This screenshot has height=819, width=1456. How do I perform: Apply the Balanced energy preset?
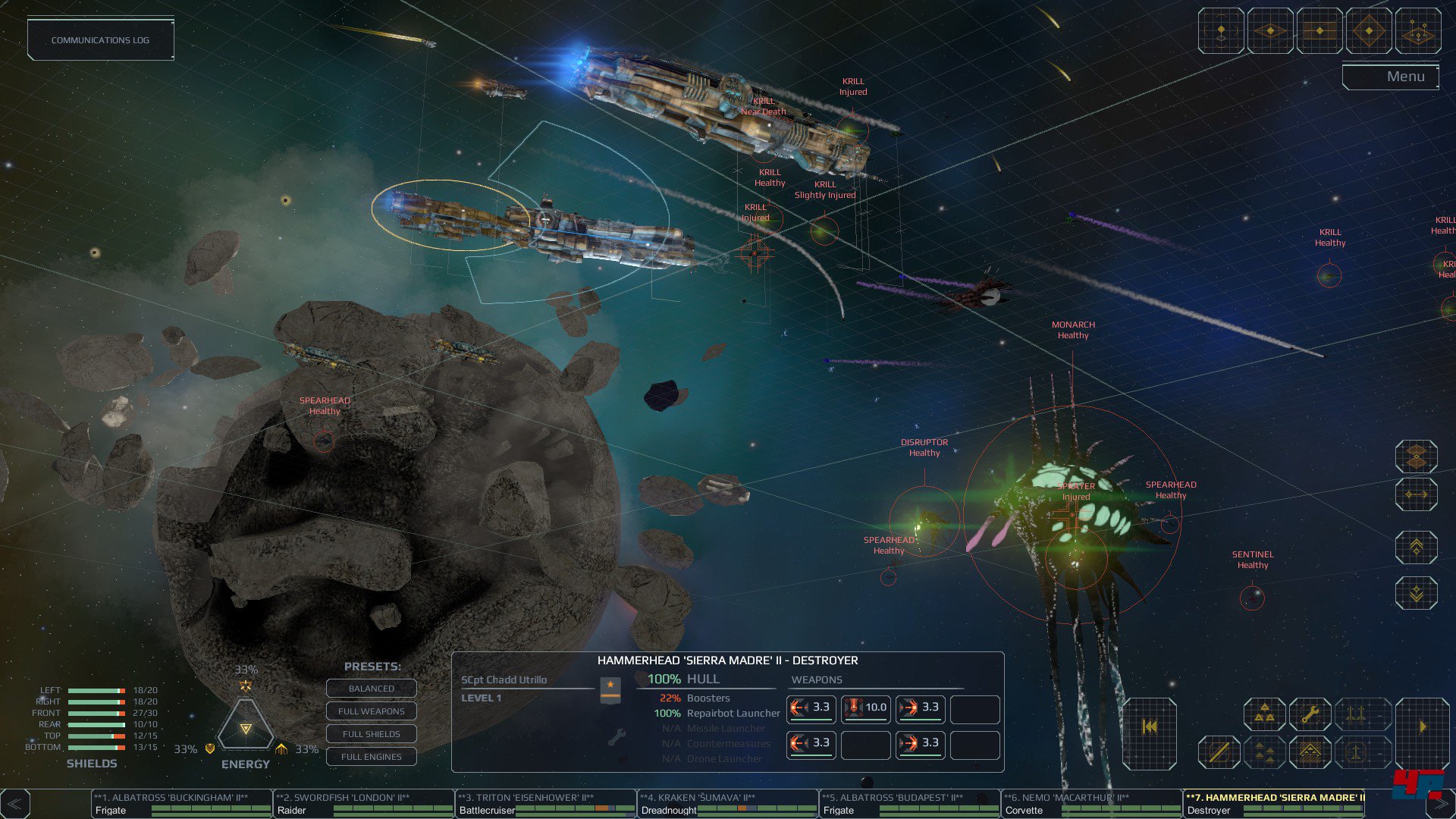(371, 689)
